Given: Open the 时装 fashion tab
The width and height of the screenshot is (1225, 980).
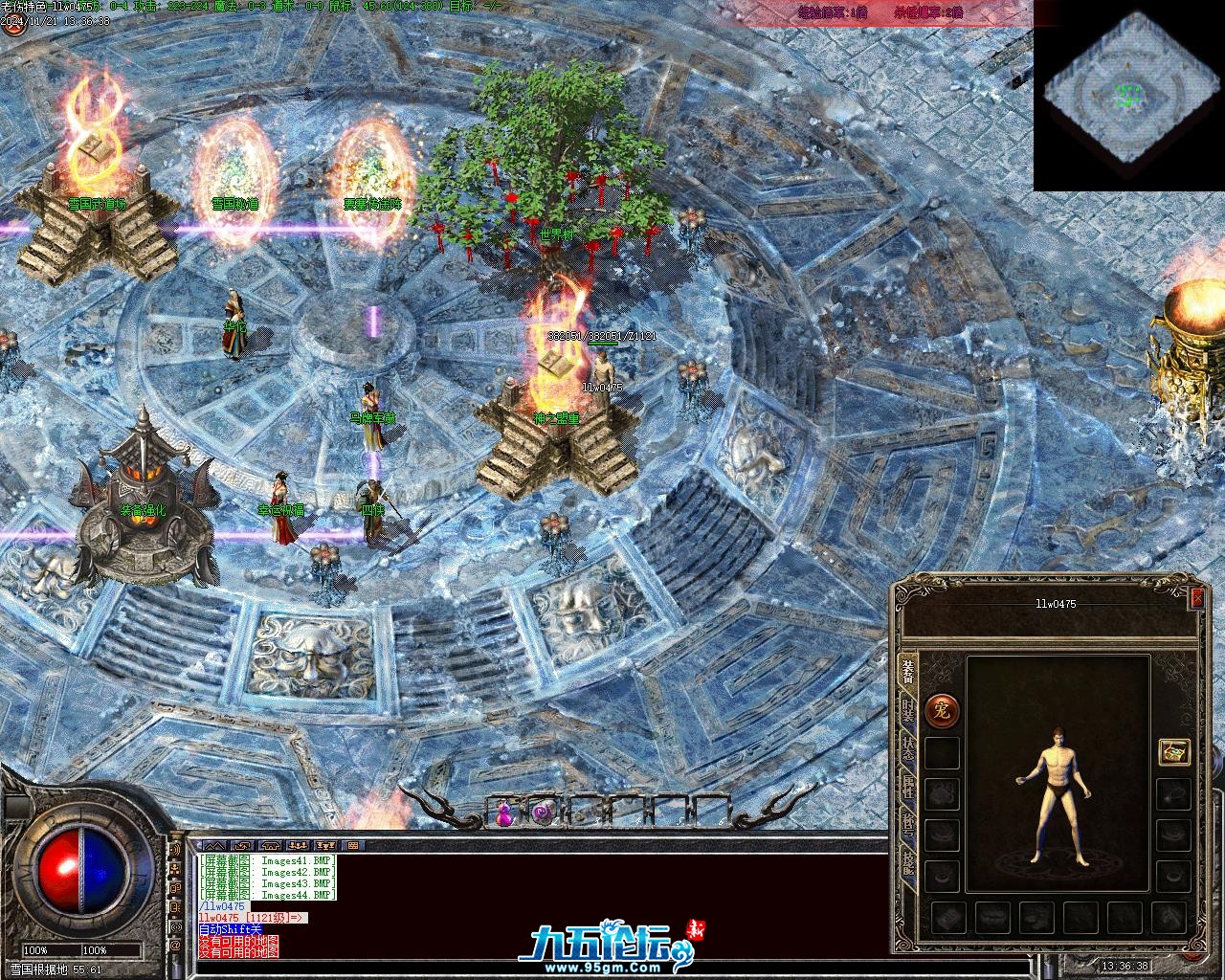Looking at the screenshot, I should [x=907, y=711].
